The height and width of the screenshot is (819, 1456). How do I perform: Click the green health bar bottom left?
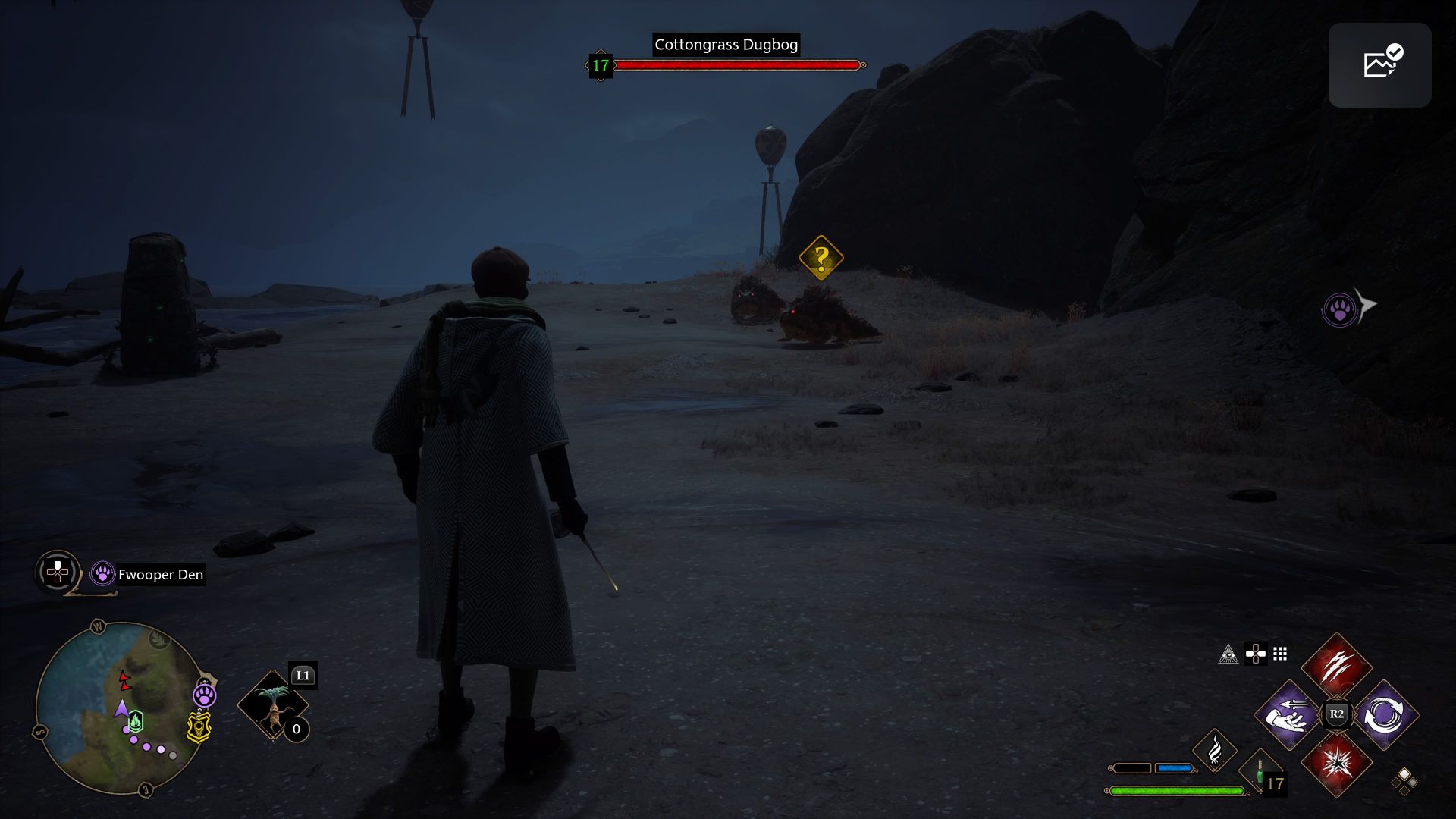(x=1174, y=789)
